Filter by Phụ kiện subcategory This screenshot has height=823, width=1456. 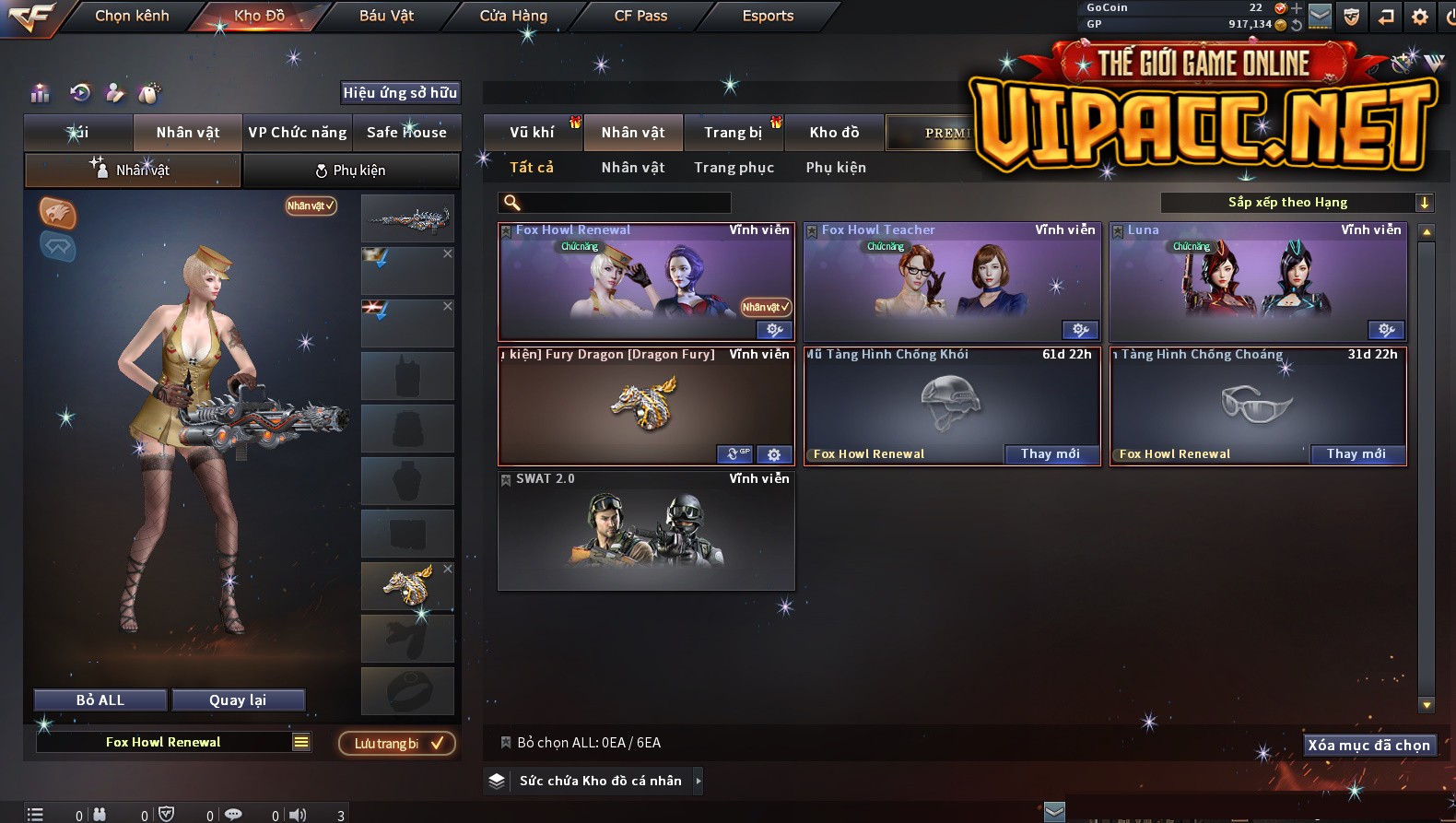coord(836,168)
